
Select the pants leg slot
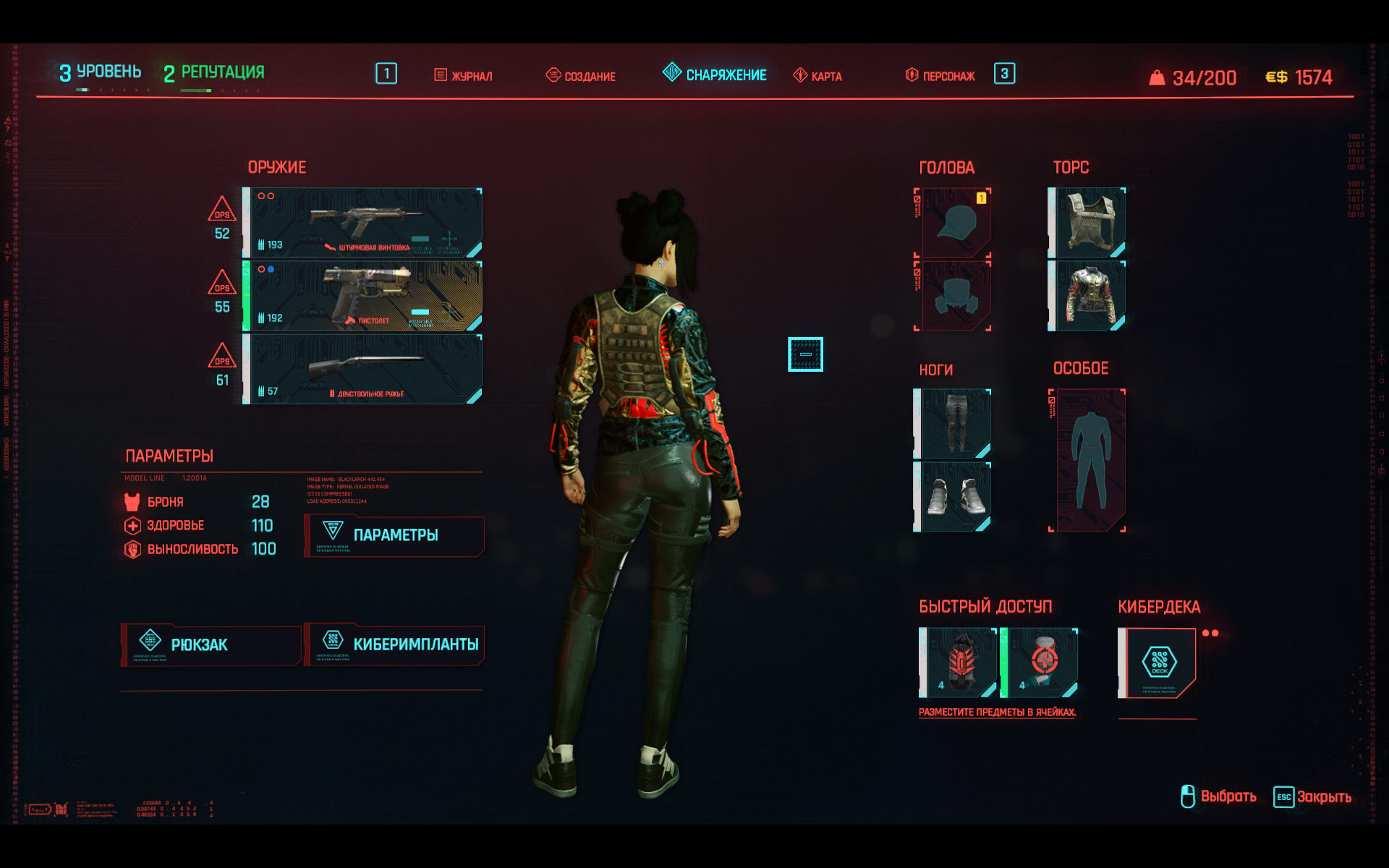pyautogui.click(x=954, y=424)
